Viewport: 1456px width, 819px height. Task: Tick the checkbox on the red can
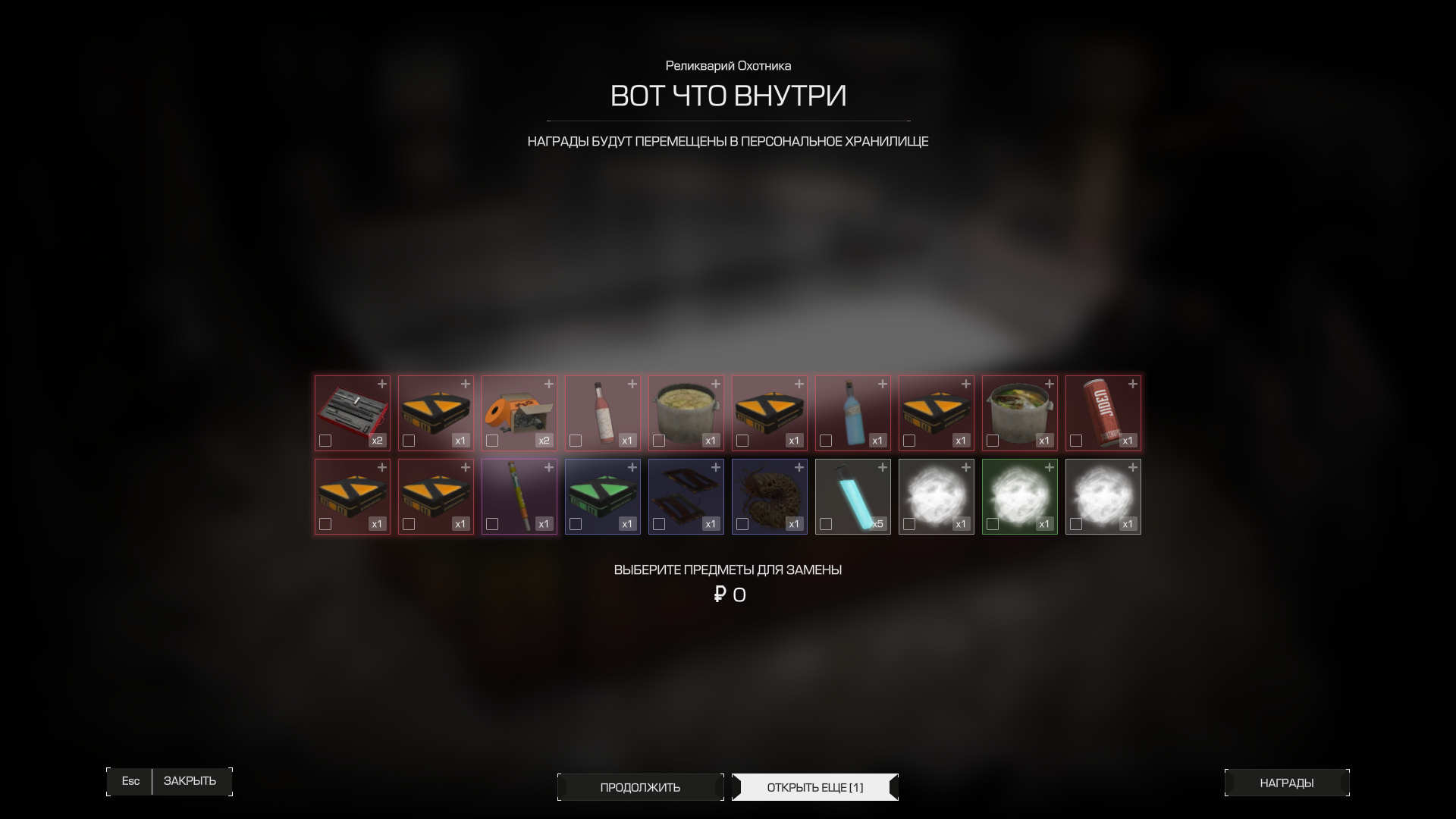[x=1076, y=441]
